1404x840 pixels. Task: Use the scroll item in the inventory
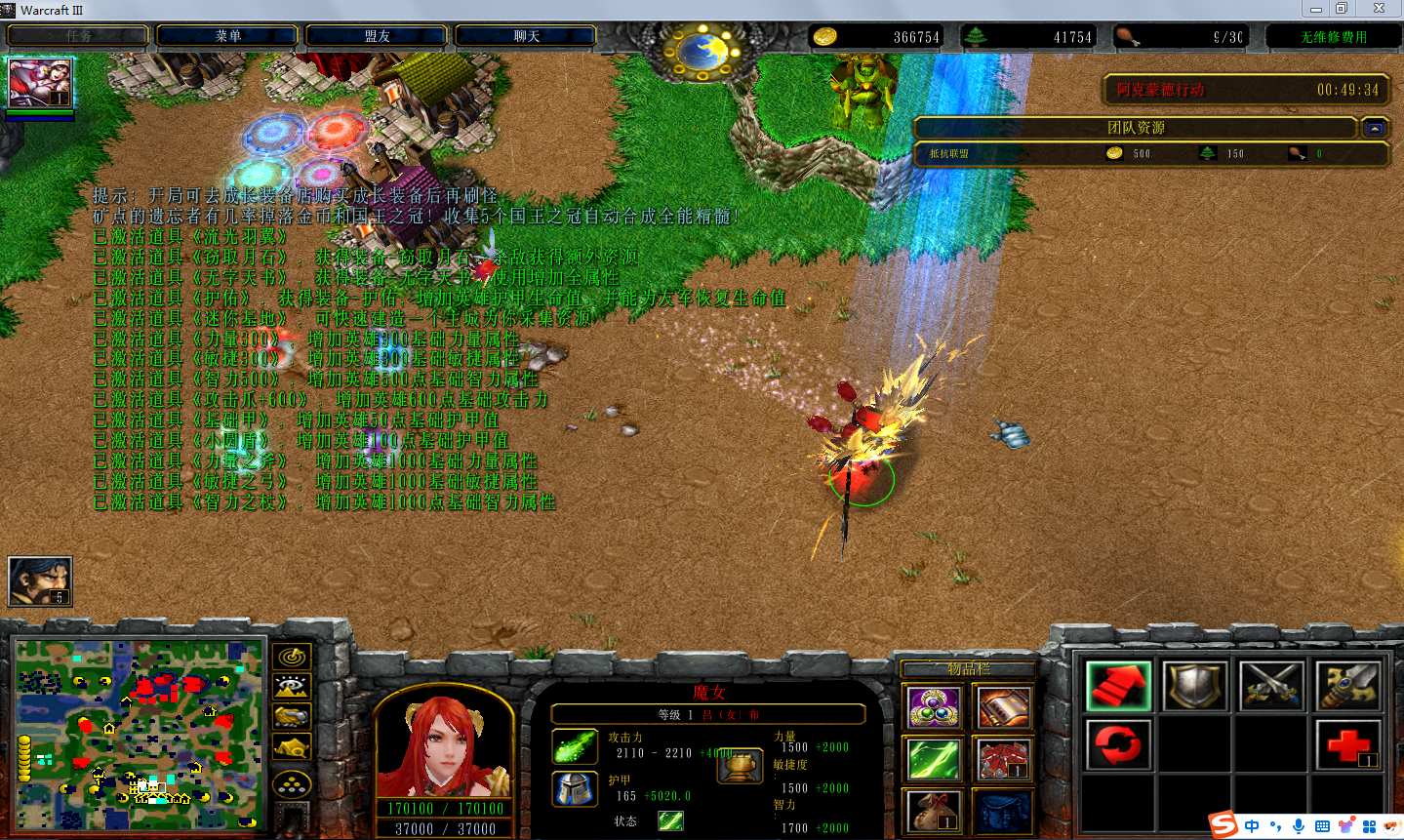tap(1002, 707)
